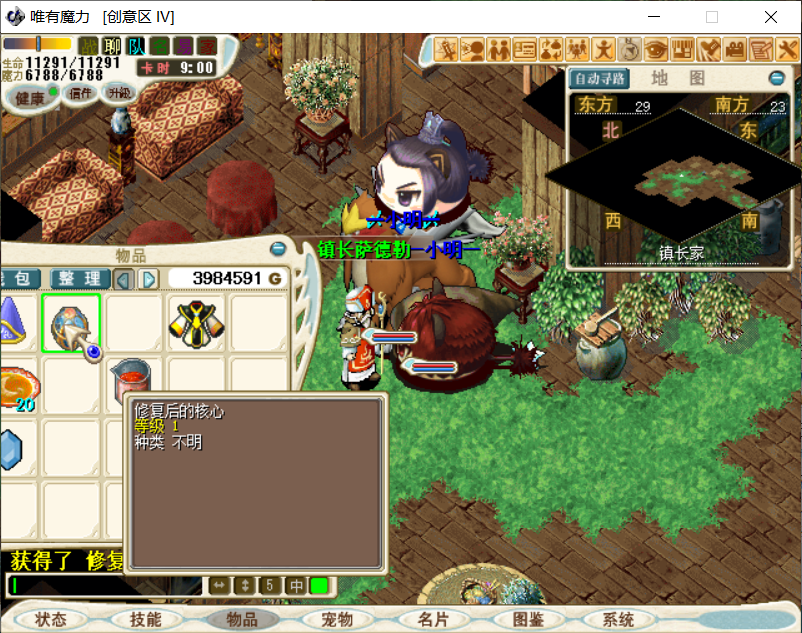The height and width of the screenshot is (633, 802).
Task: Click the eye icon in top toolbar
Action: [x=657, y=47]
